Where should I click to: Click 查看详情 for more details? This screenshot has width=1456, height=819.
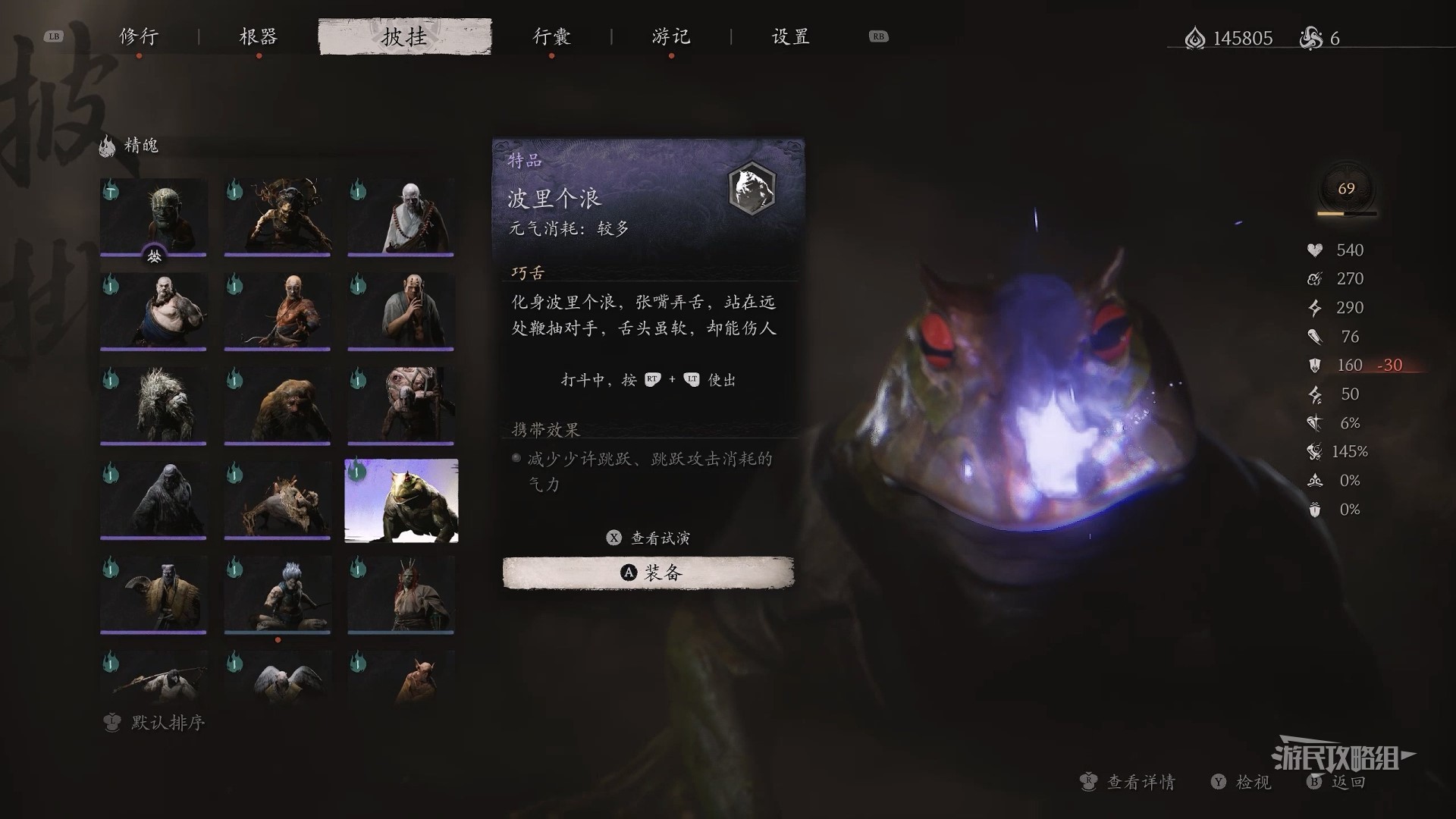pyautogui.click(x=1128, y=782)
